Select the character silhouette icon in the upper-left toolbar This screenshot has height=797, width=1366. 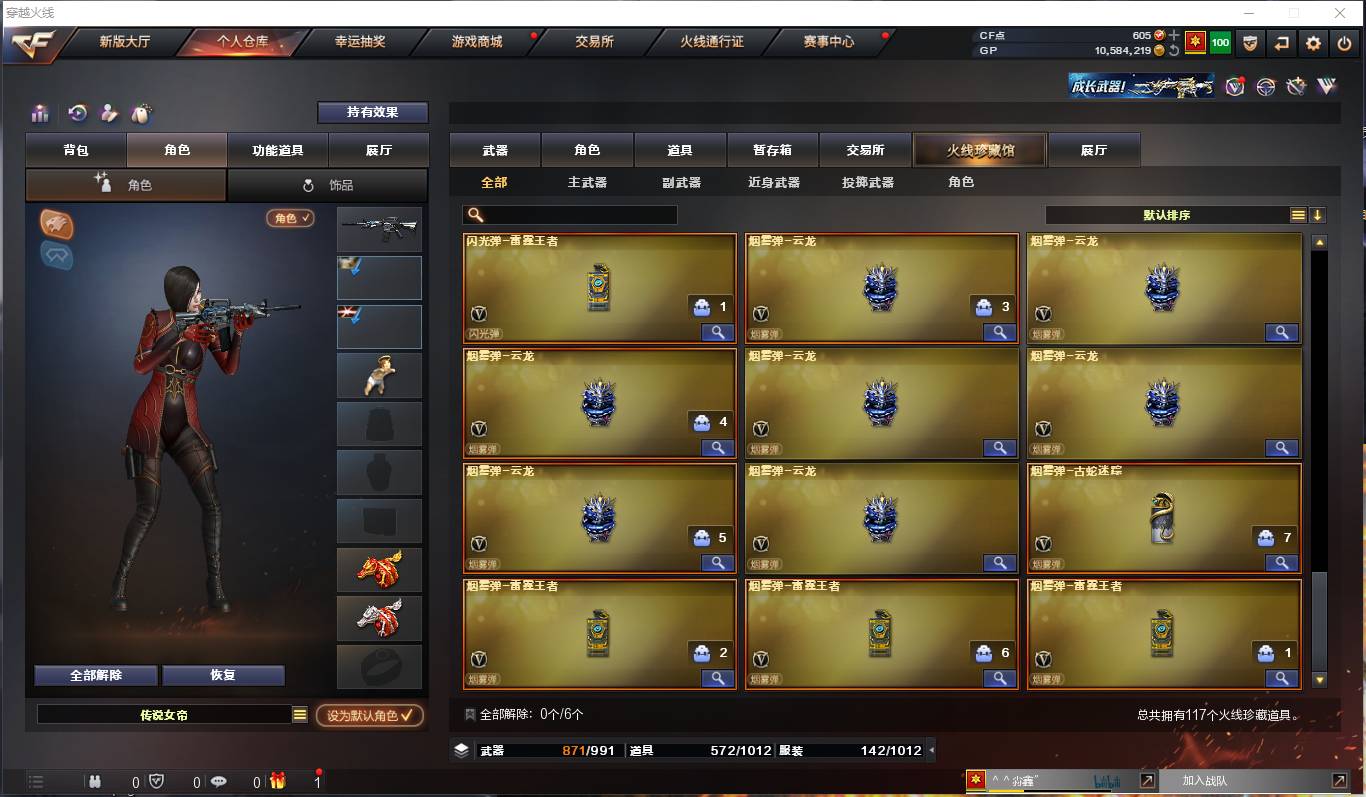point(109,112)
